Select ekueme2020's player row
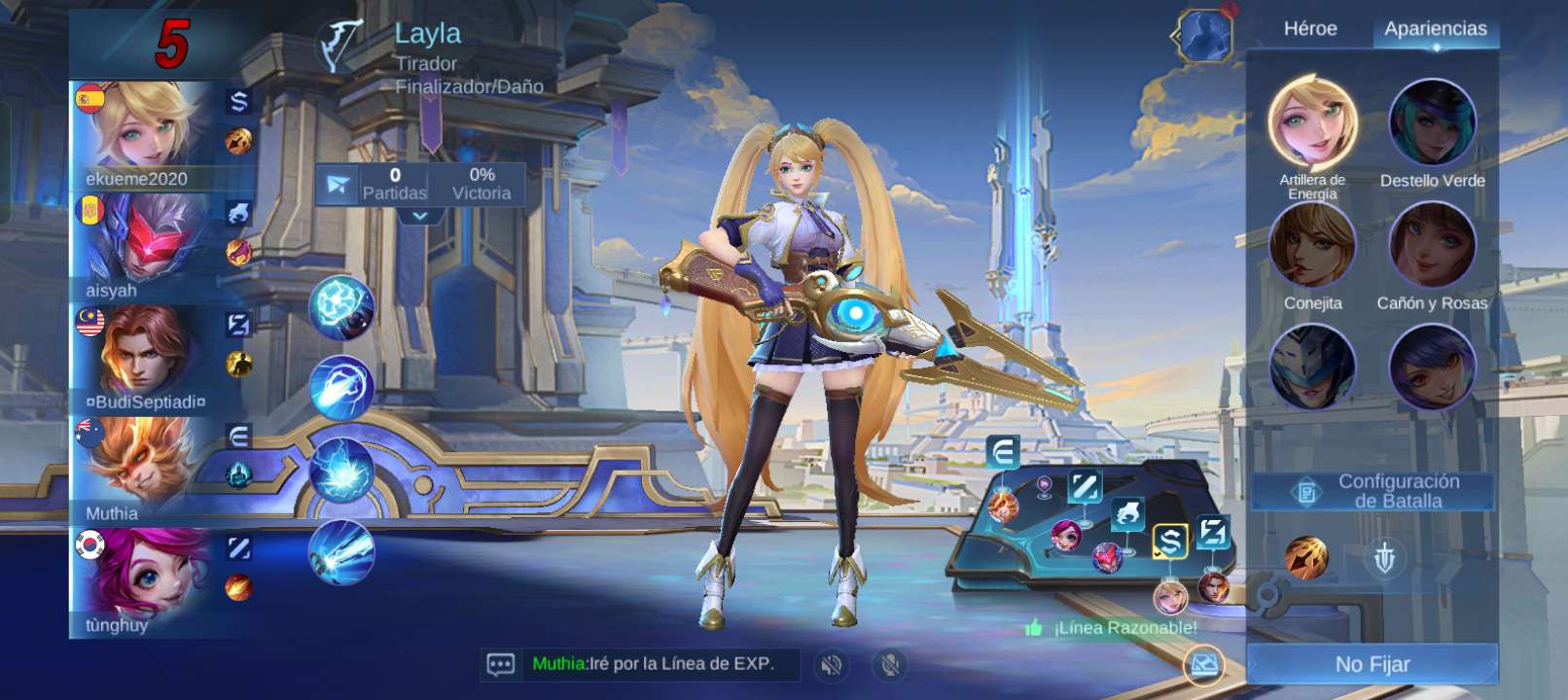This screenshot has width=1568, height=700. [x=146, y=136]
